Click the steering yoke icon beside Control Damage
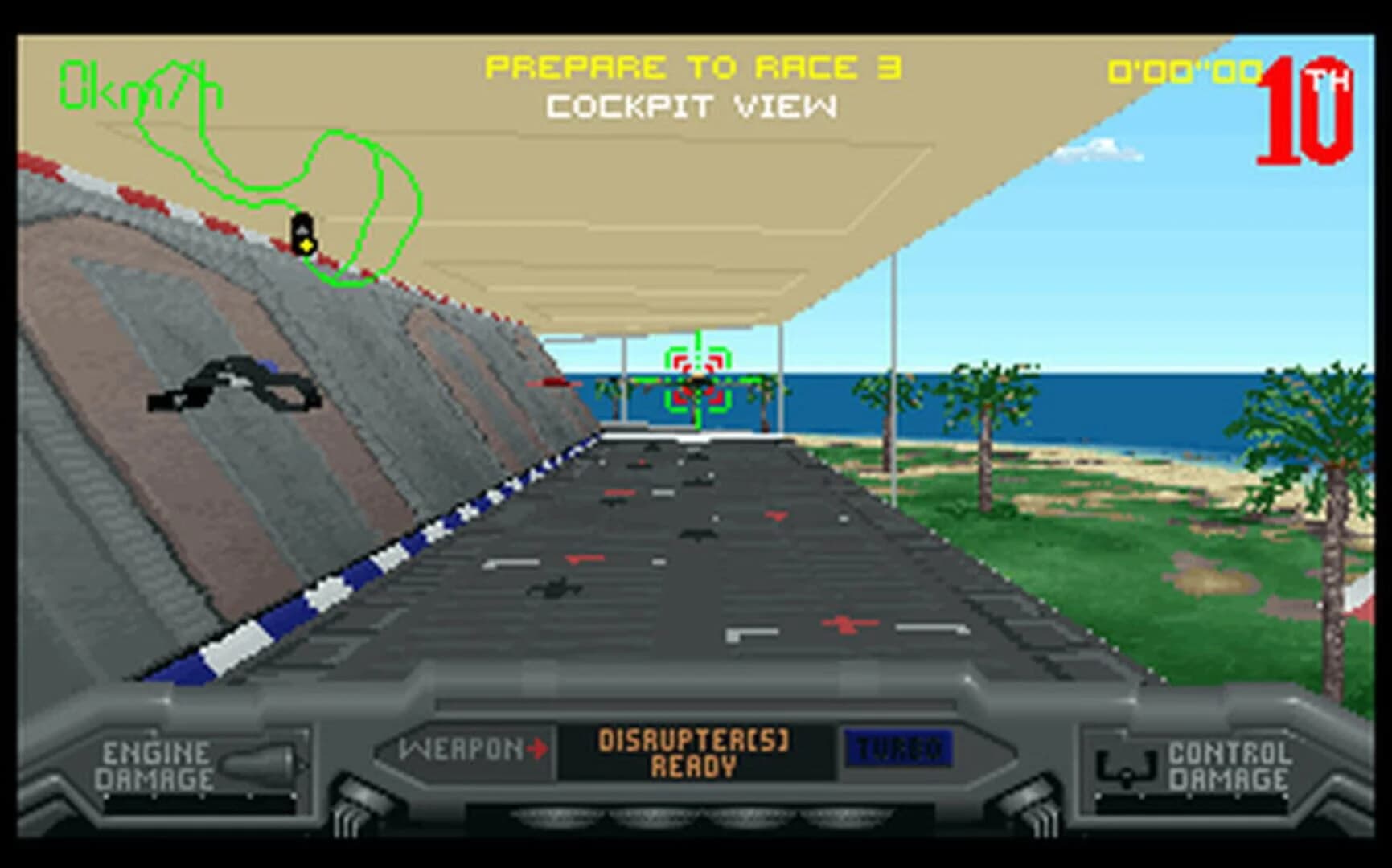1392x868 pixels. coord(1126,770)
